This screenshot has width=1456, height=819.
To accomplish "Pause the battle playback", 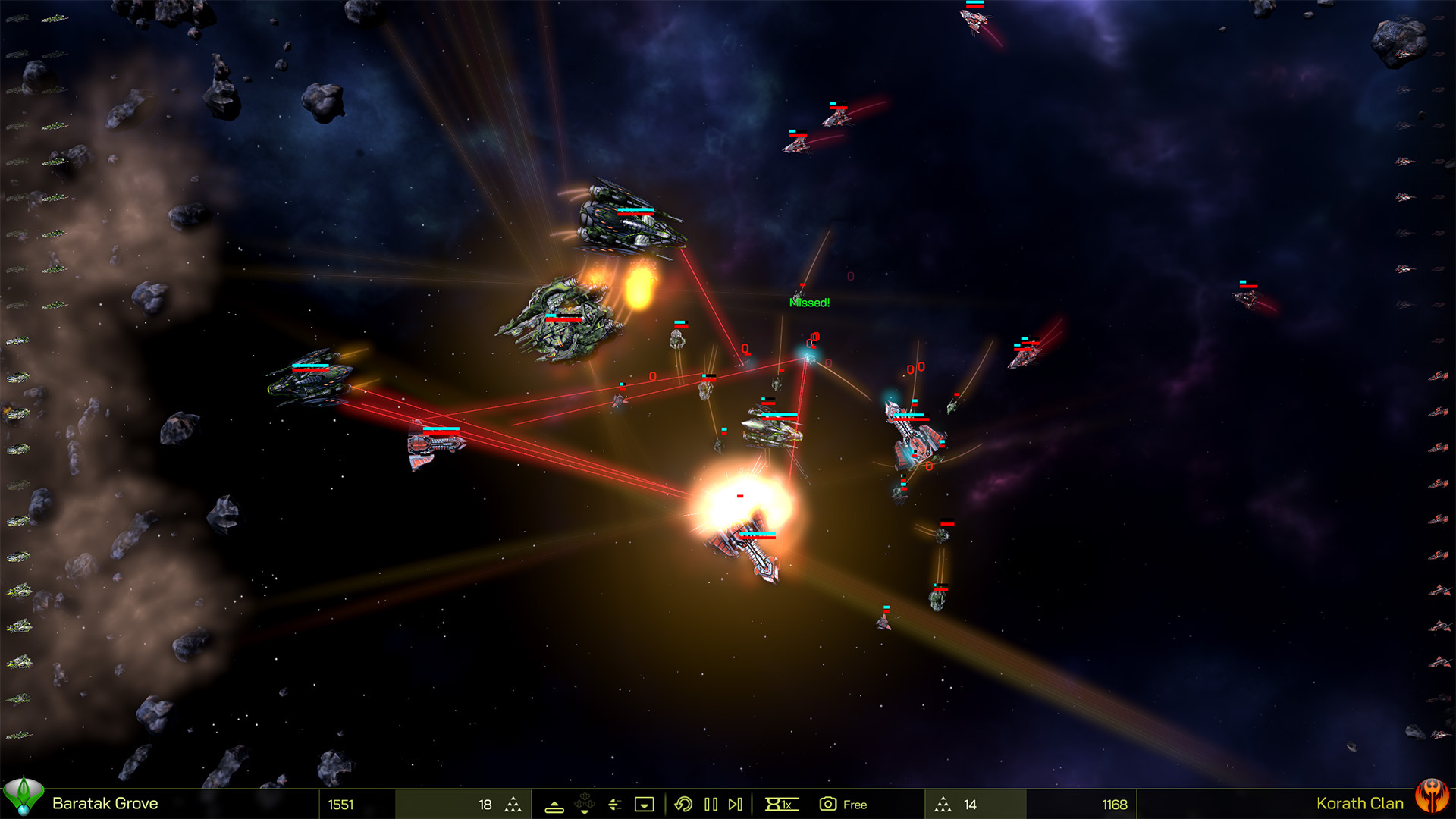I will tap(711, 805).
